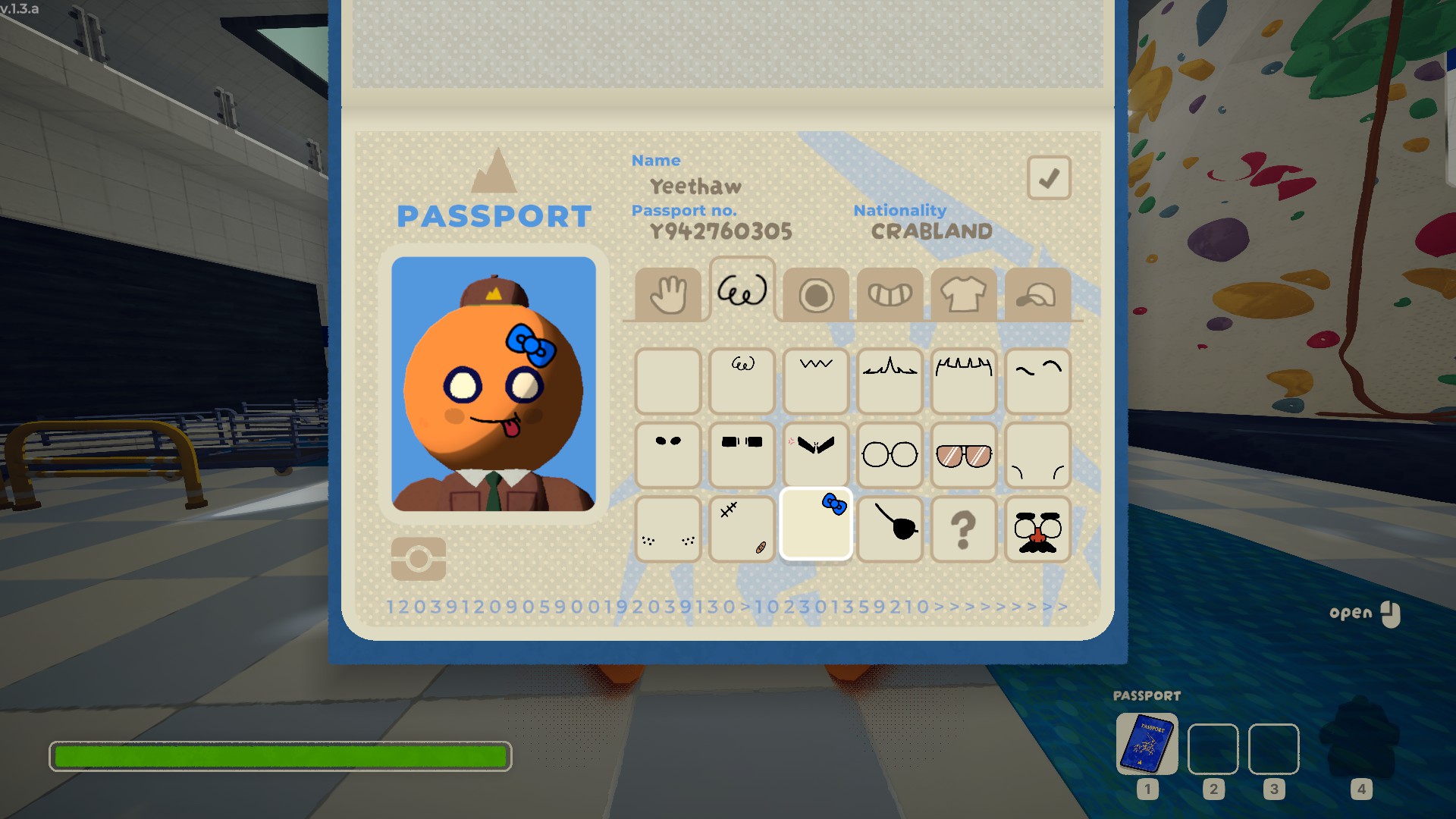Confirm passport with the checkmark button
1456x819 pixels.
point(1049,178)
